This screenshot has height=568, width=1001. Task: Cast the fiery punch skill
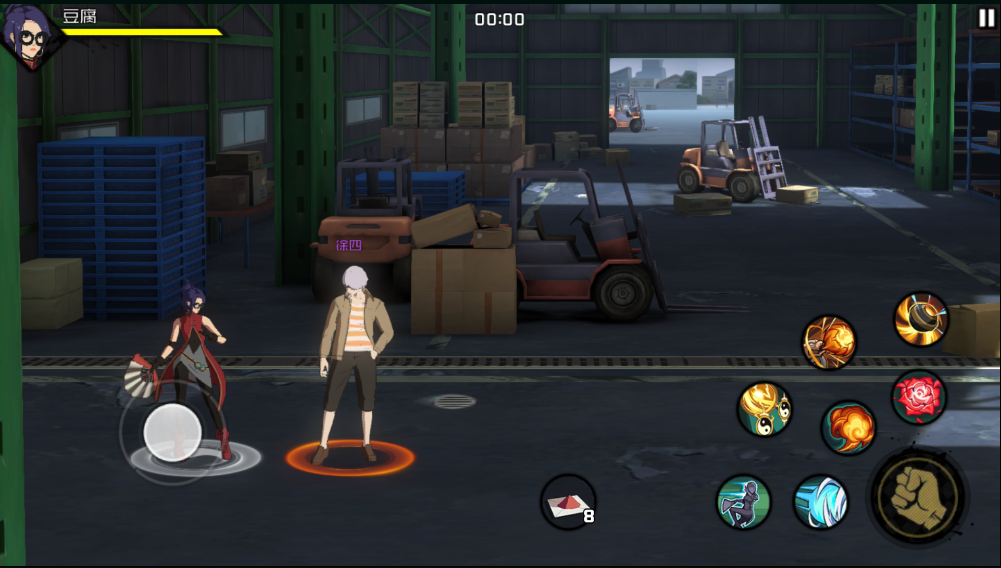(829, 342)
